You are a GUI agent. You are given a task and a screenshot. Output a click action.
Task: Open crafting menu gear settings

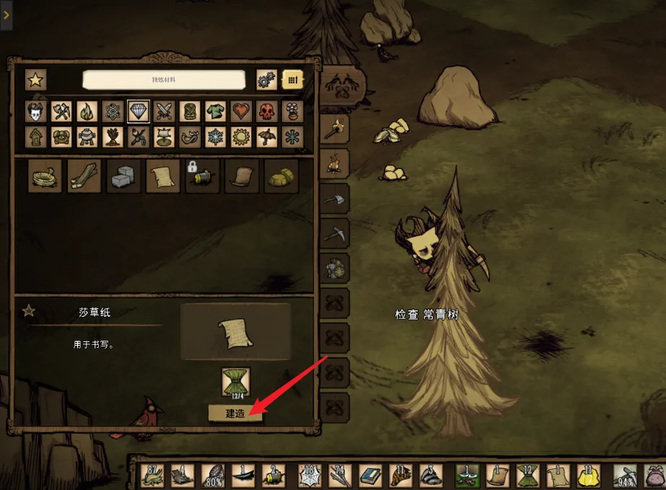pos(266,79)
